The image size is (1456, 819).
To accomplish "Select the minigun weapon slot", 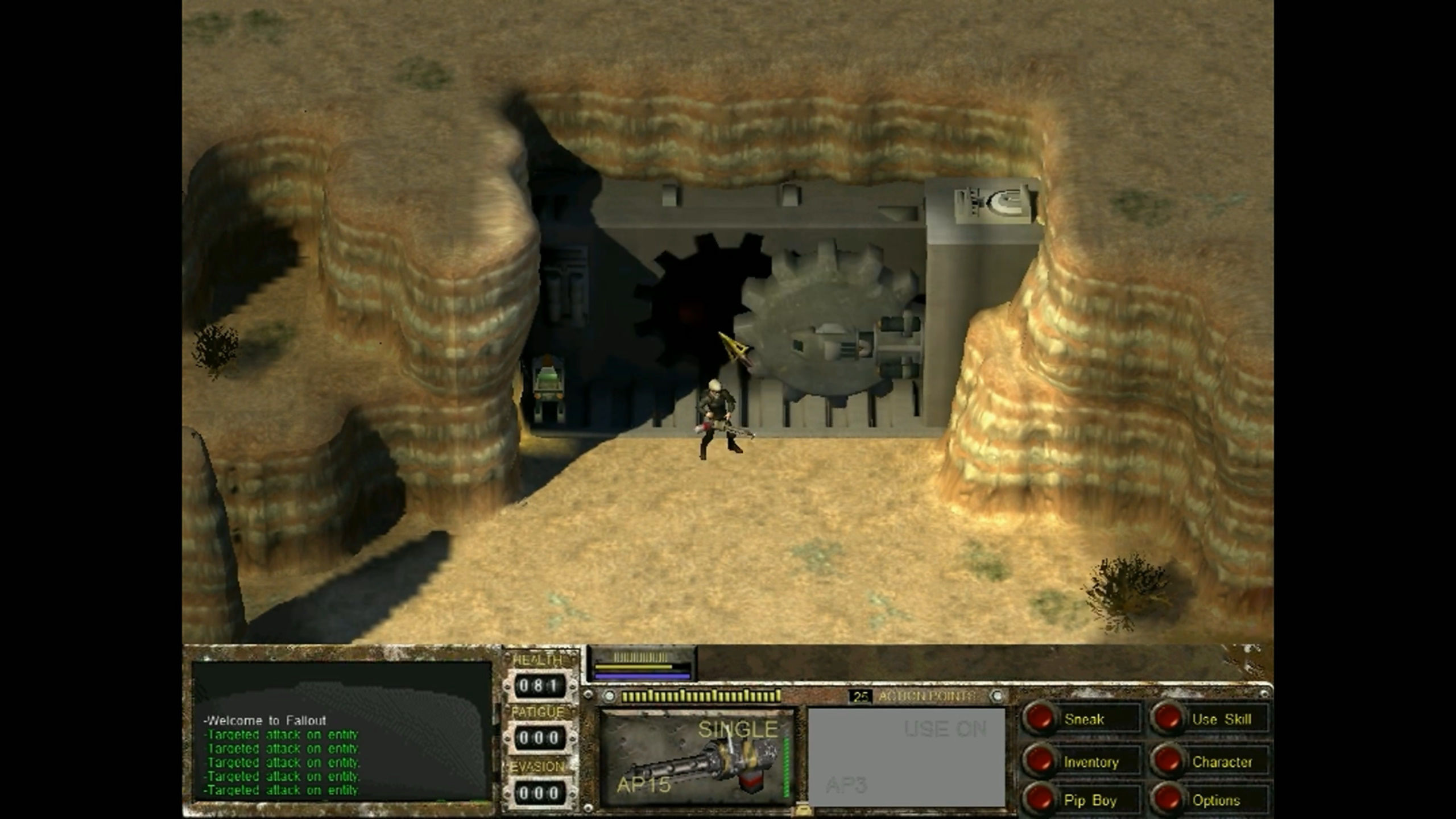I will click(697, 758).
